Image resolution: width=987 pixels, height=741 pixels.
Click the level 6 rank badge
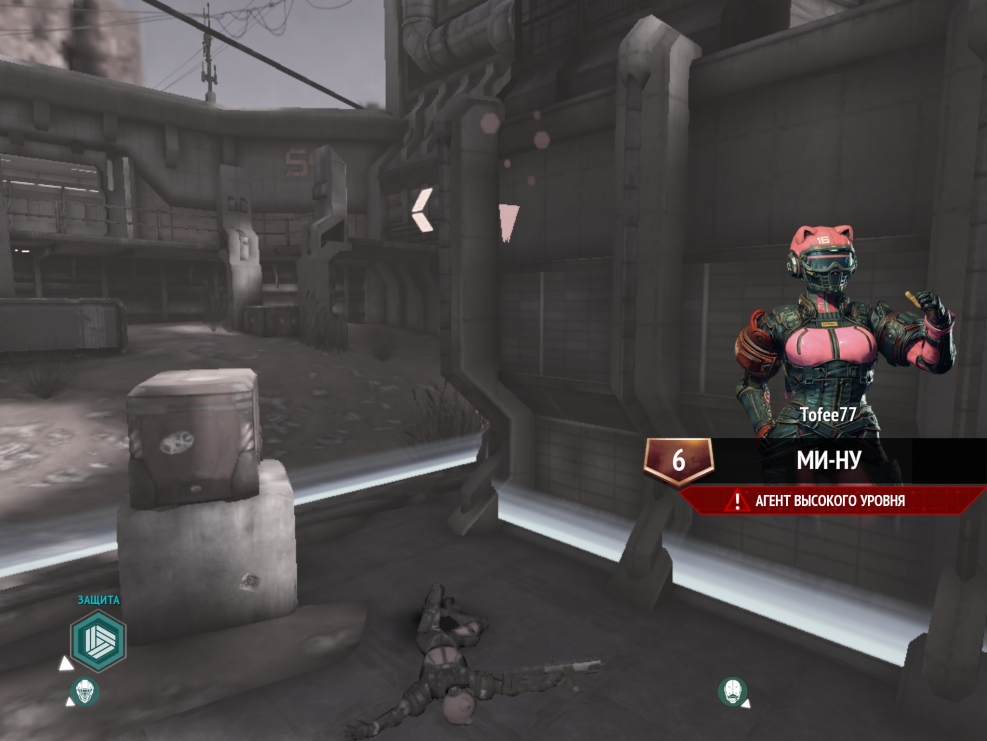tap(678, 461)
